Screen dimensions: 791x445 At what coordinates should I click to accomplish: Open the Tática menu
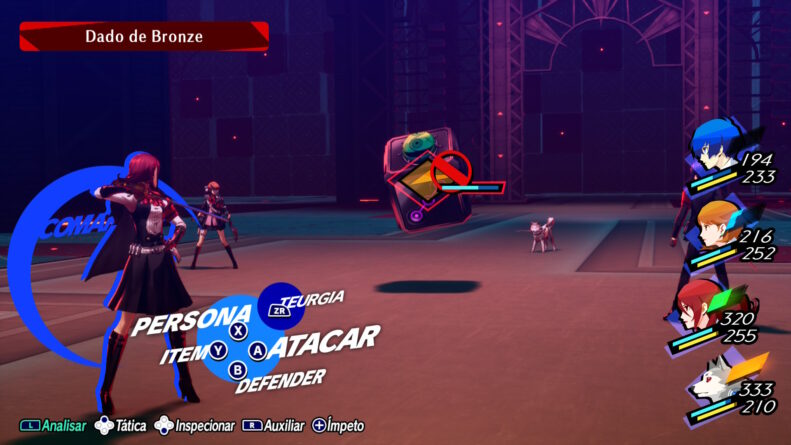click(120, 426)
